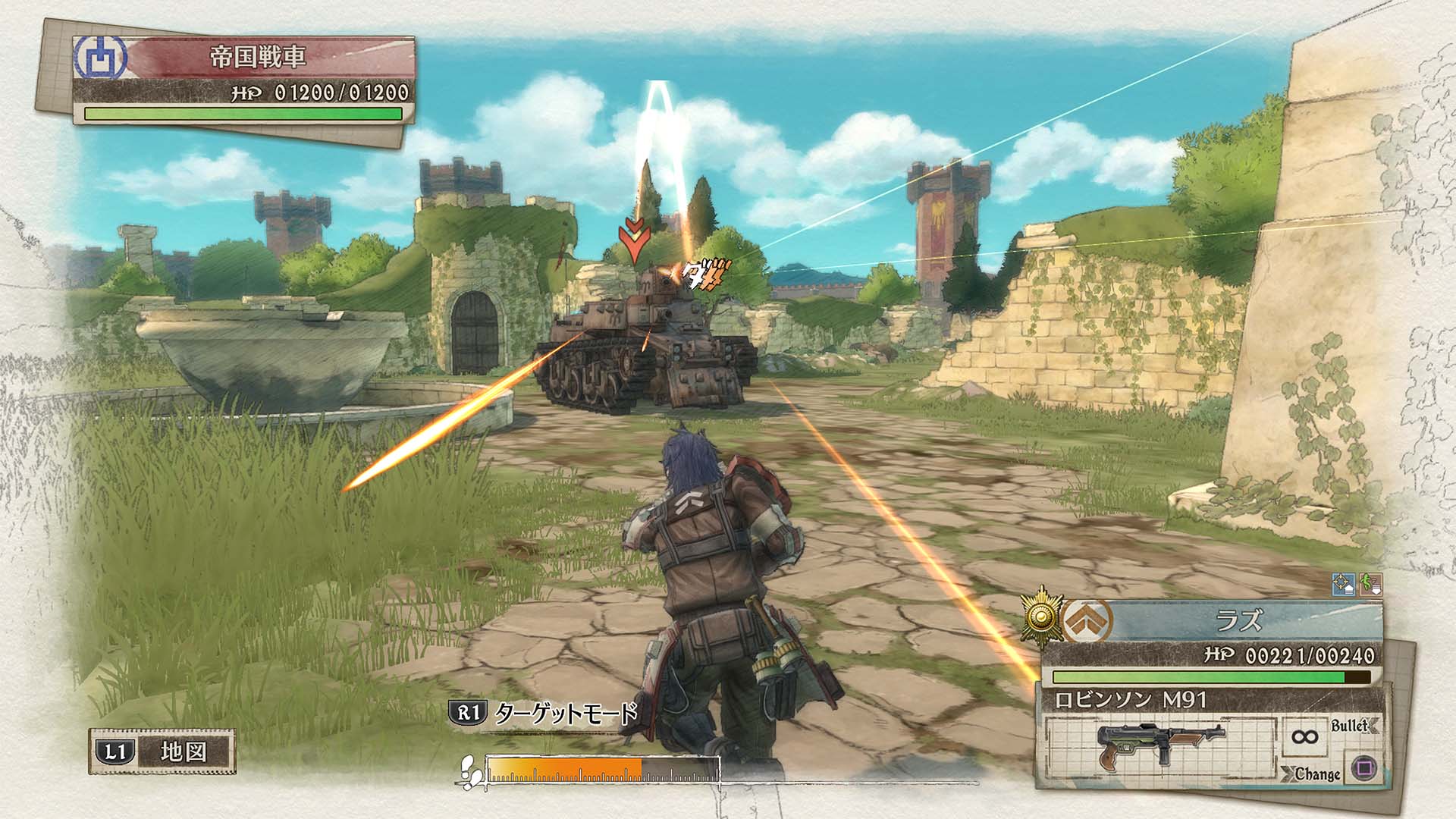This screenshot has height=819, width=1456.
Task: Click the Change weapon label
Action: point(1316,774)
